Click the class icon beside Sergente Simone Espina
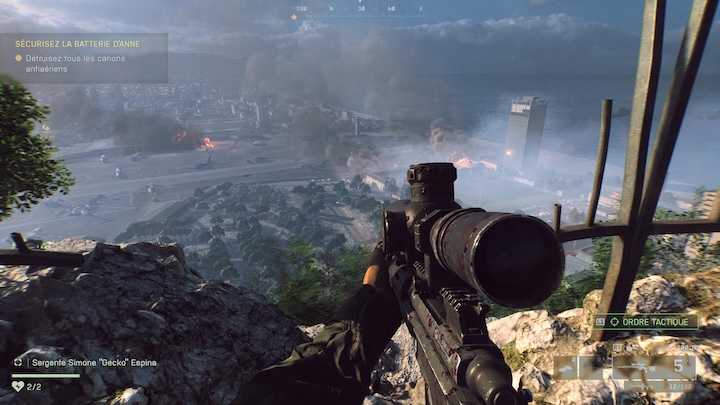This screenshot has width=720, height=405. click(x=18, y=362)
